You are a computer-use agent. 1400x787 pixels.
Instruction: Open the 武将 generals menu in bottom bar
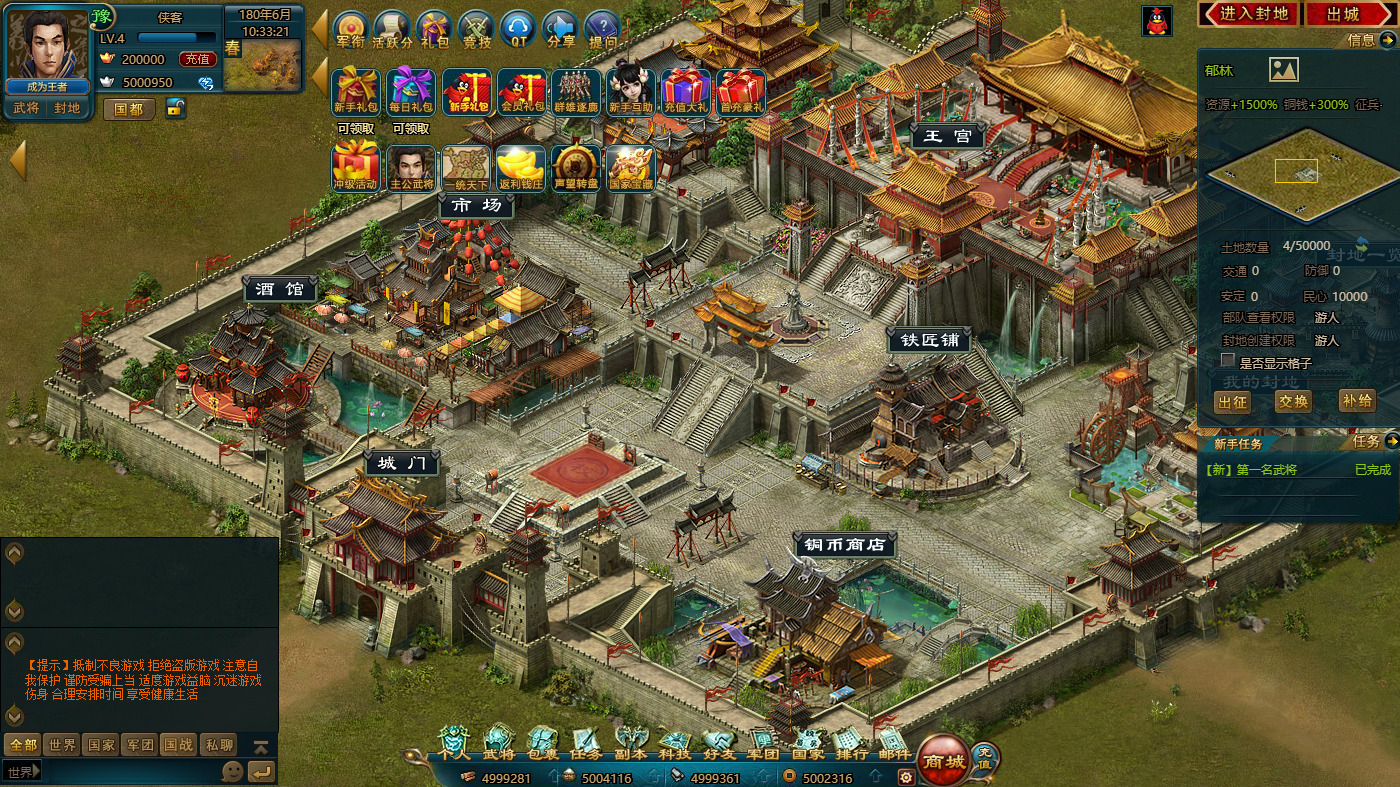(499, 746)
